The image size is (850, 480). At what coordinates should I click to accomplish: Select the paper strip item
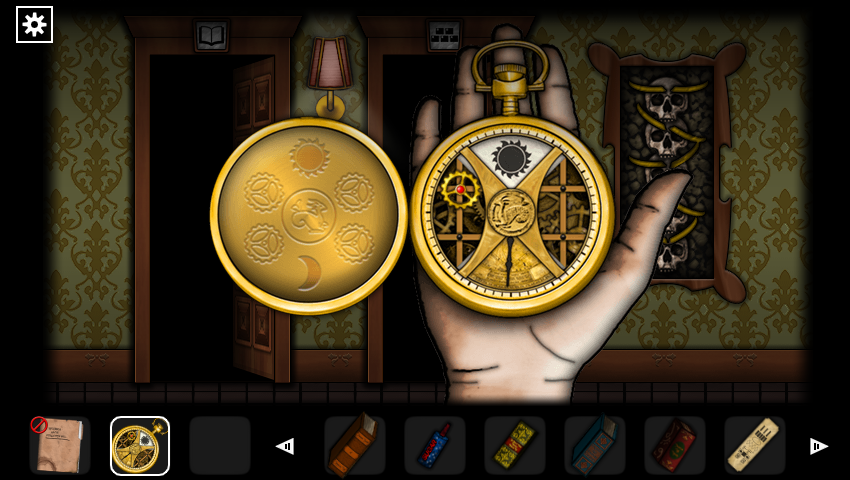(x=754, y=446)
